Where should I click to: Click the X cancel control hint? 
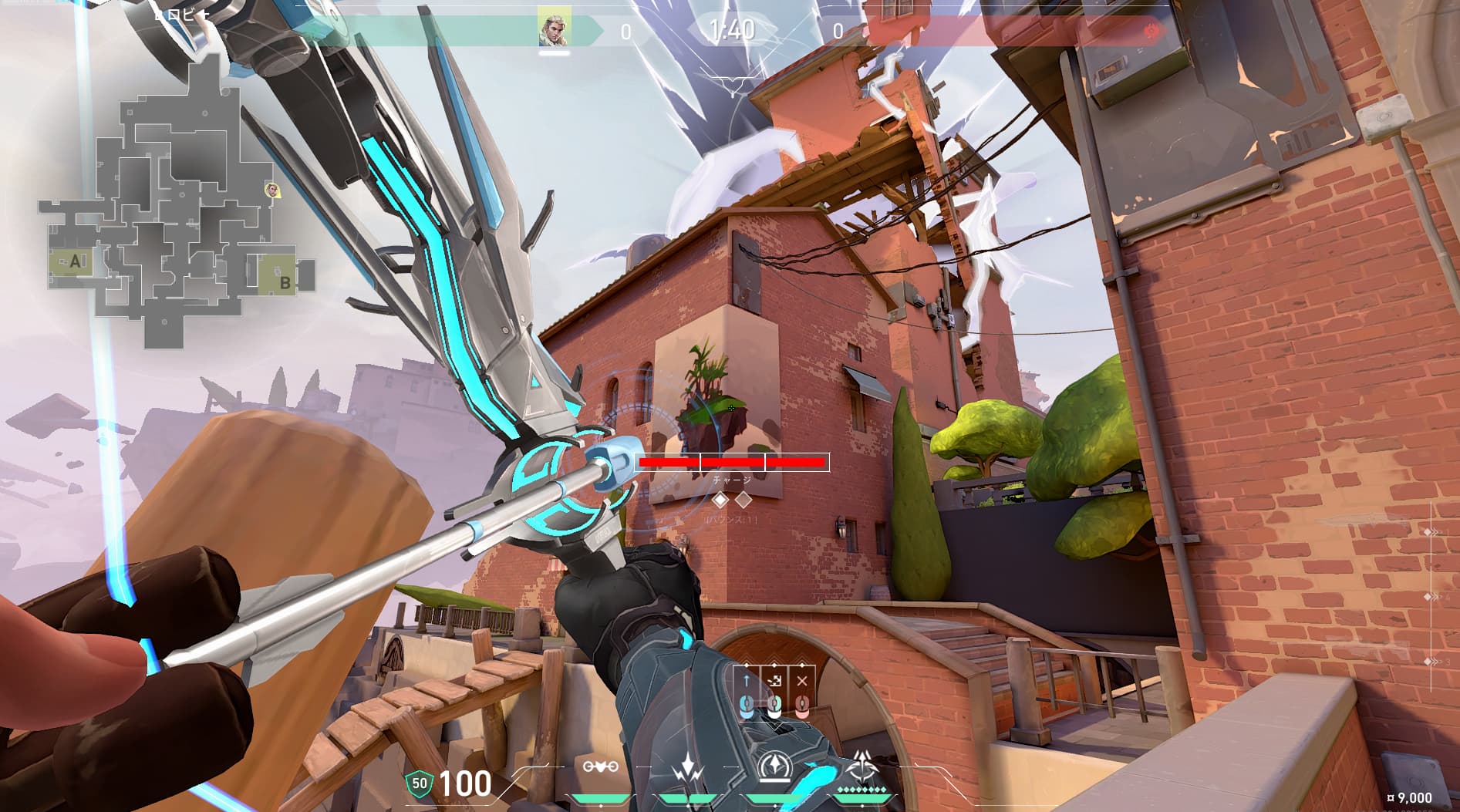pyautogui.click(x=802, y=681)
